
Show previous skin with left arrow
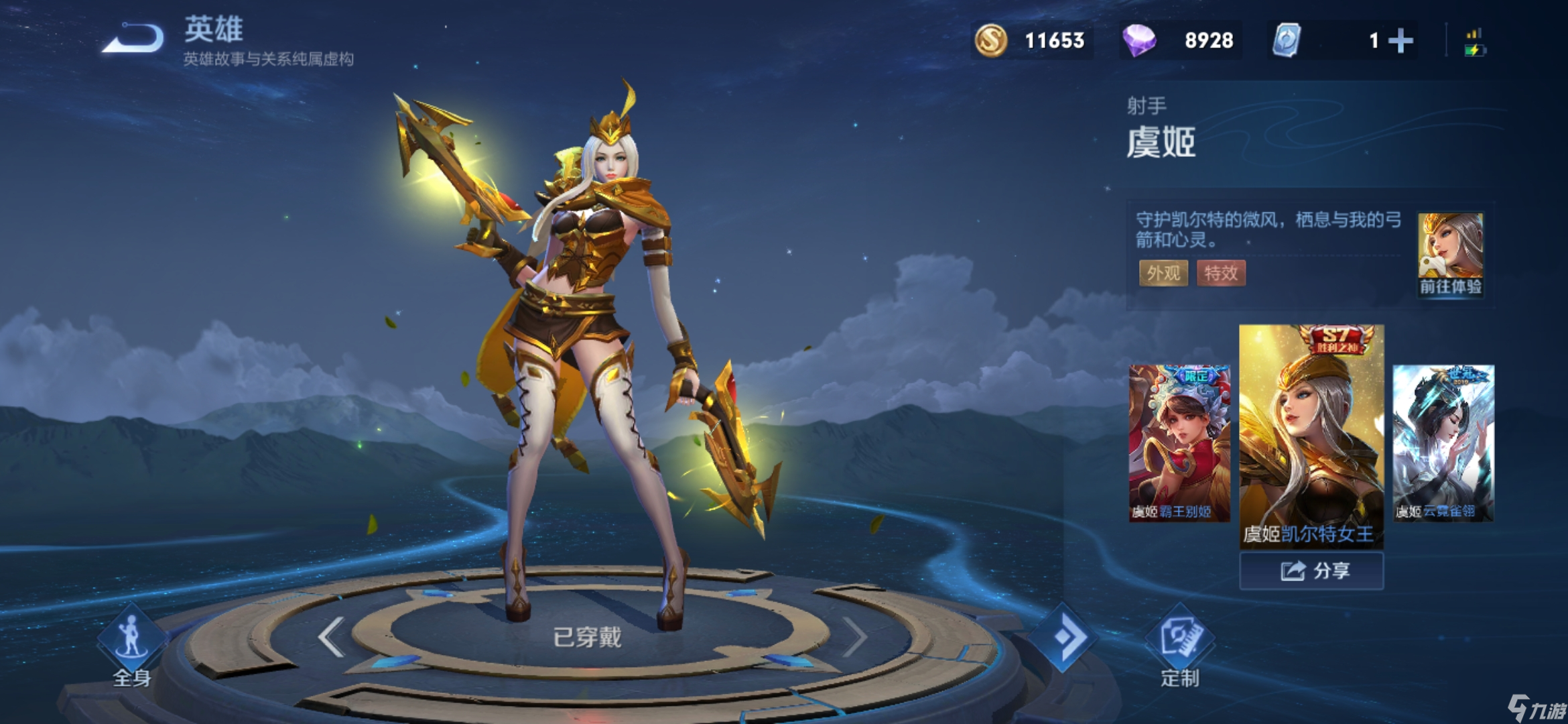point(332,637)
